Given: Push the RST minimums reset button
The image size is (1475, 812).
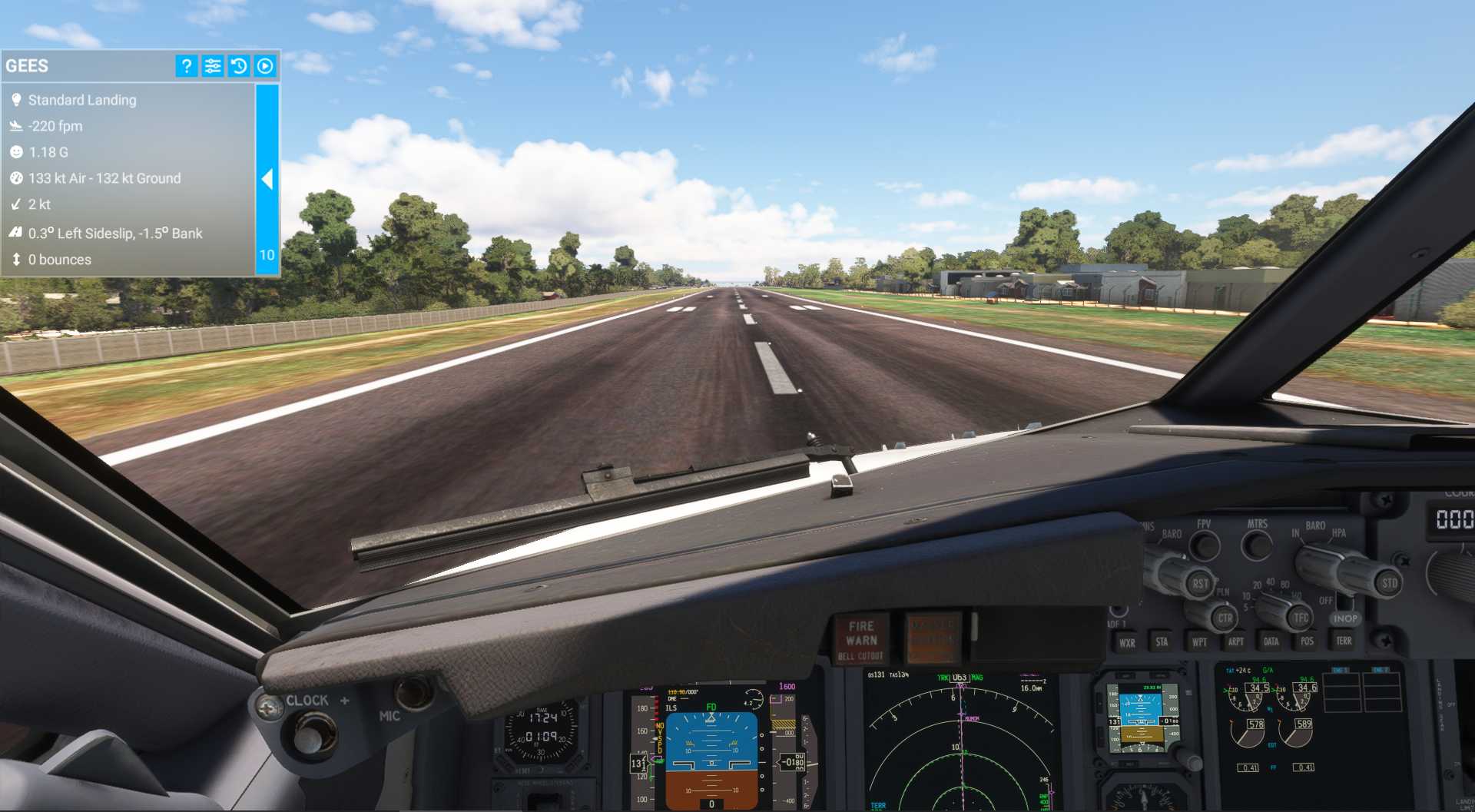Looking at the screenshot, I should click(x=1200, y=584).
